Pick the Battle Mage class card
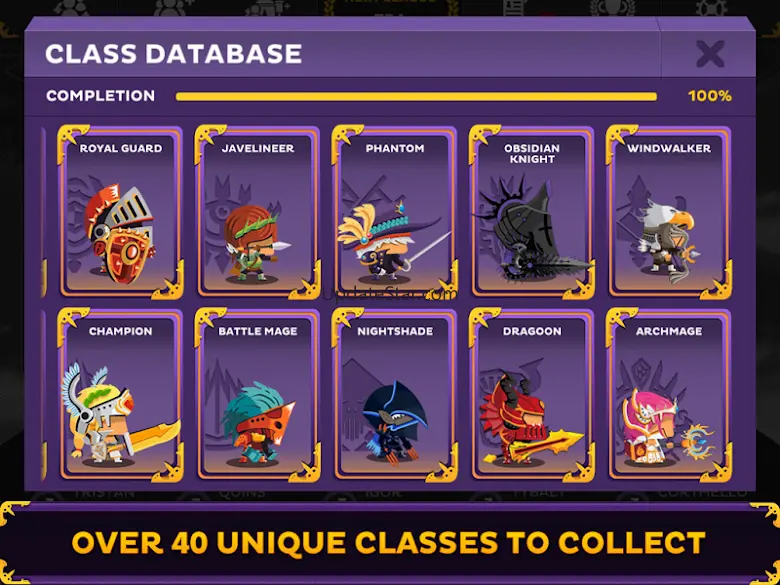The image size is (780, 585). click(258, 395)
